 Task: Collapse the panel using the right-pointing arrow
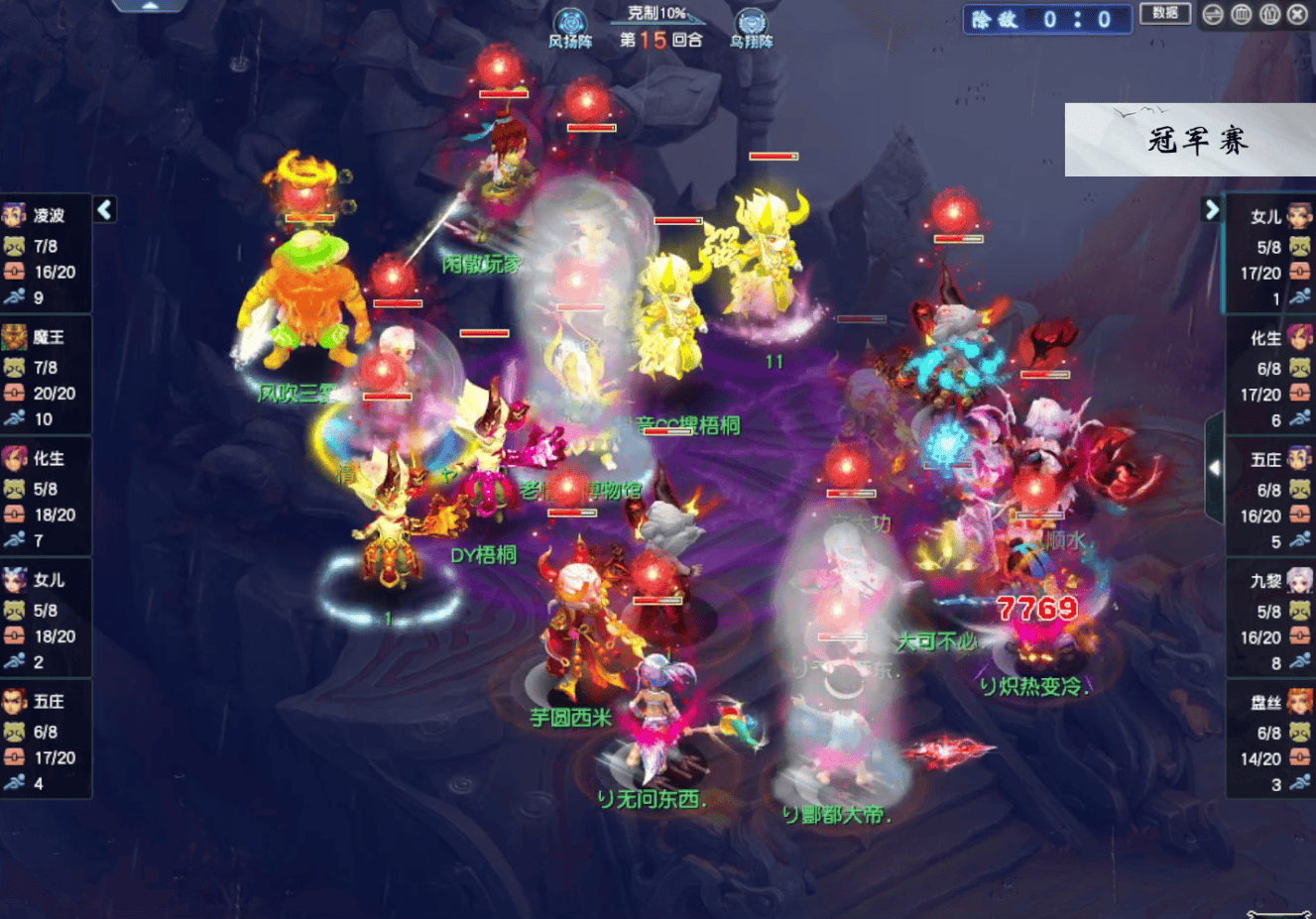(x=1211, y=209)
